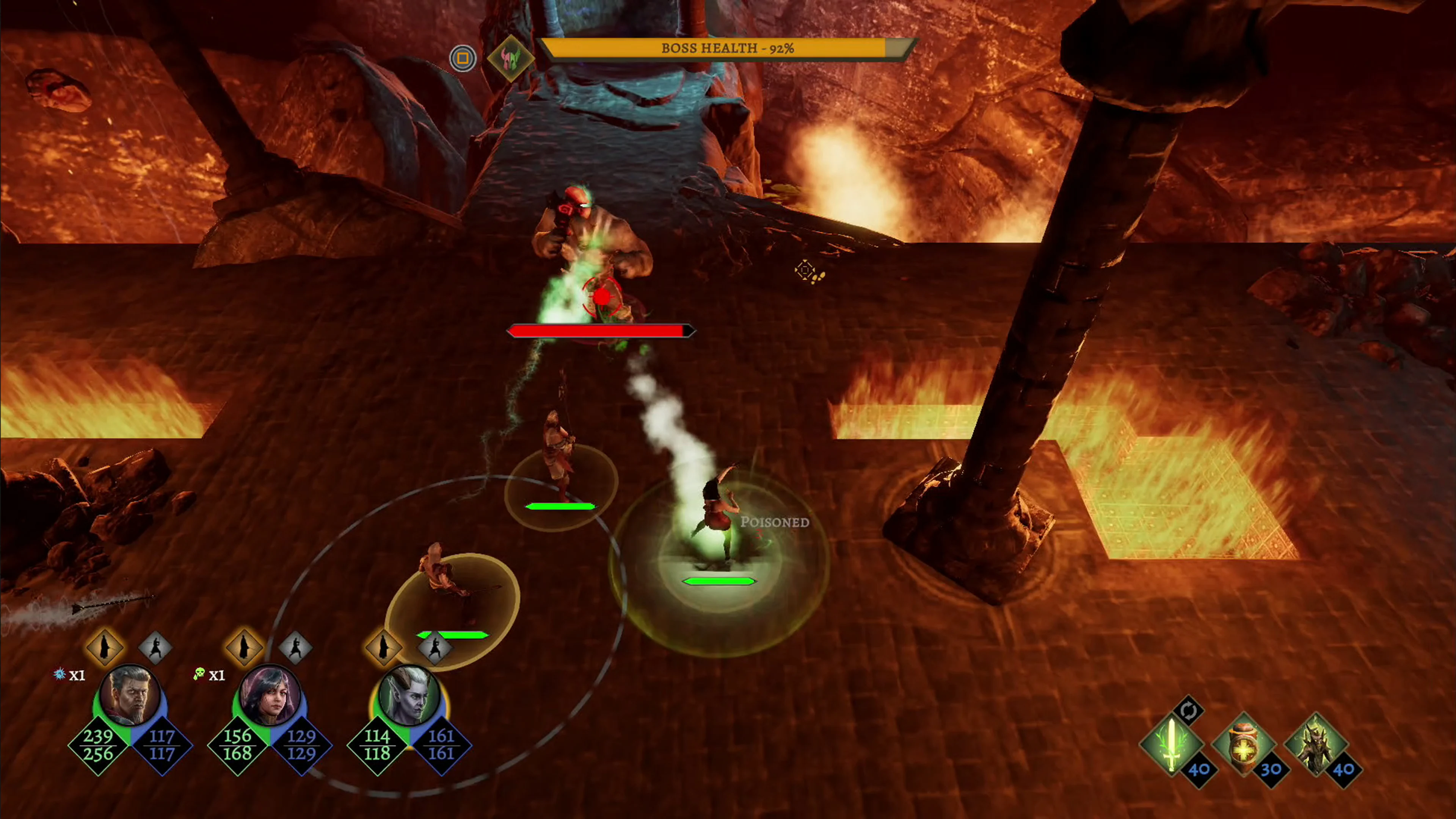Click the Poisoned status text label
Image resolution: width=1456 pixels, height=819 pixels.
coord(775,523)
